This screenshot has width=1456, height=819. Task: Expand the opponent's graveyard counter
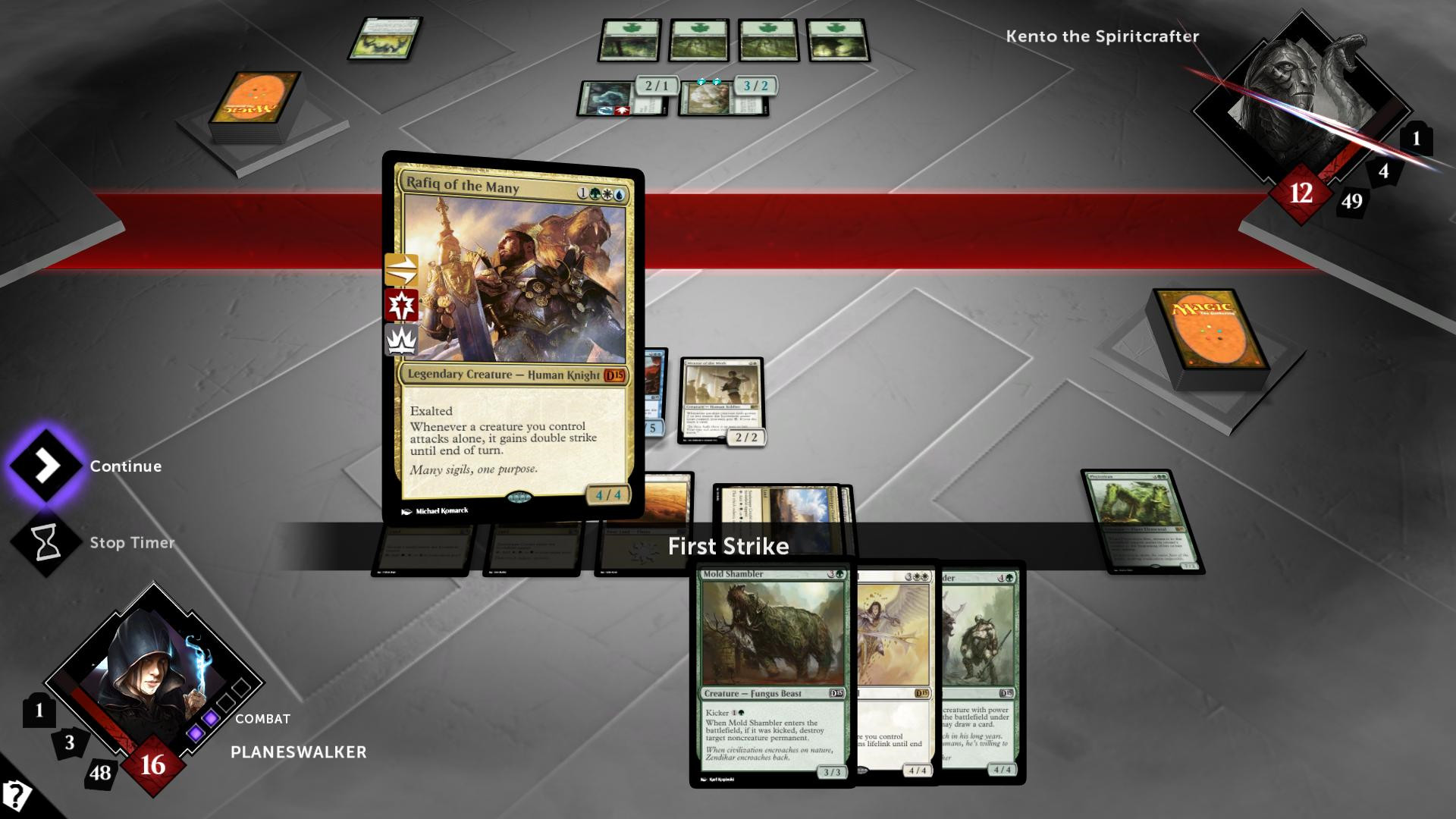(x=1415, y=137)
